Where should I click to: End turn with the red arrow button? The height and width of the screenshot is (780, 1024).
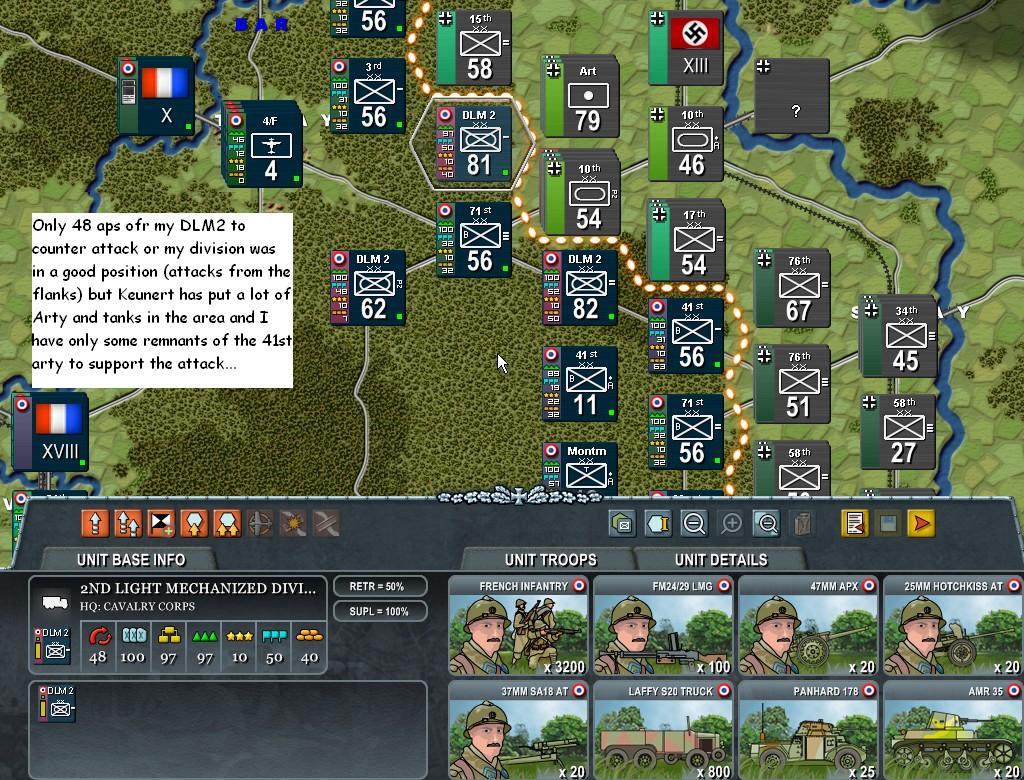[921, 523]
